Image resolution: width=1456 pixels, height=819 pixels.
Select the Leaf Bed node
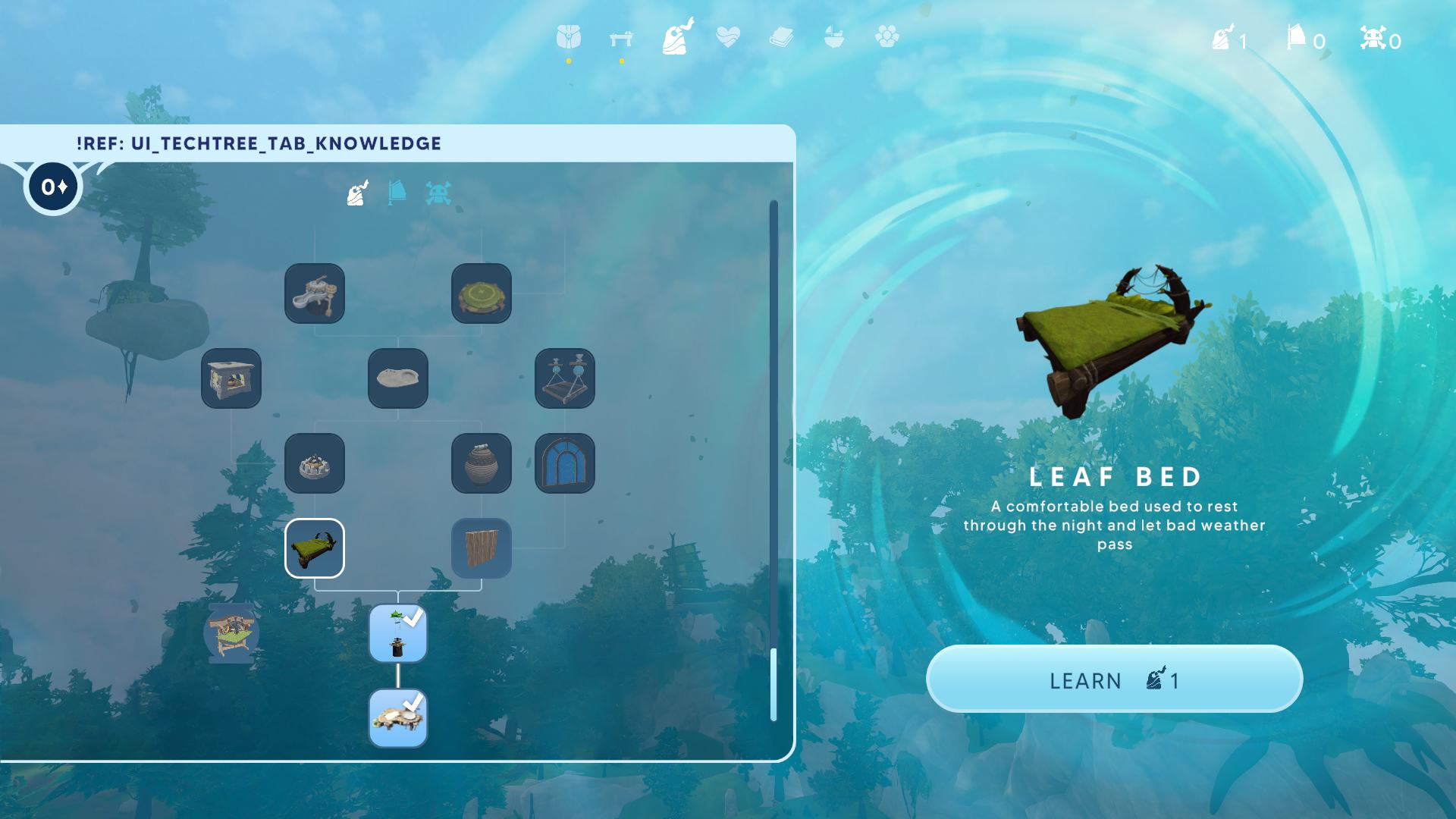pyautogui.click(x=315, y=548)
